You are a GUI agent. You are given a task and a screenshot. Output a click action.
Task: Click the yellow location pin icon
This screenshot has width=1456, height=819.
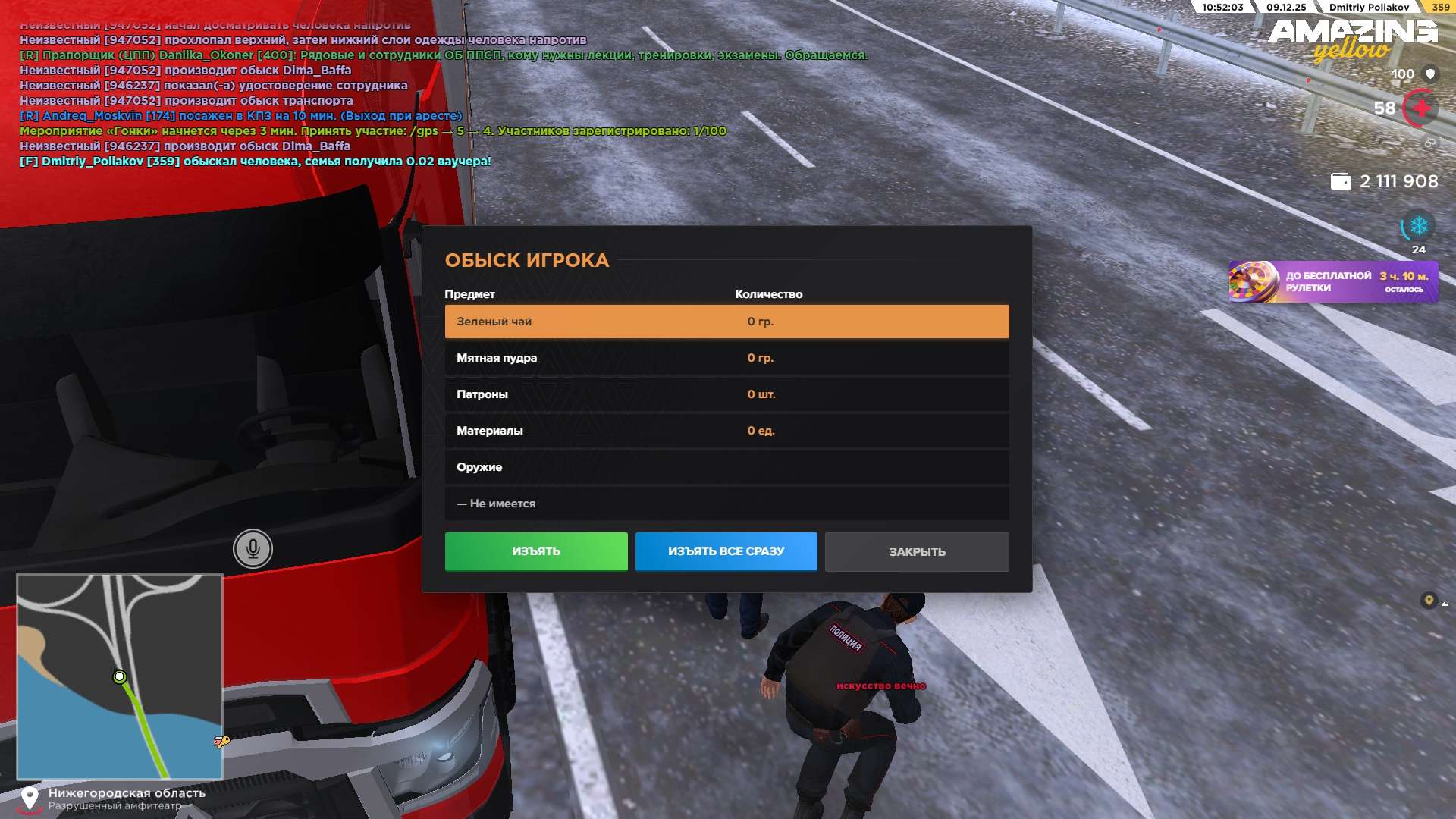(x=1429, y=601)
